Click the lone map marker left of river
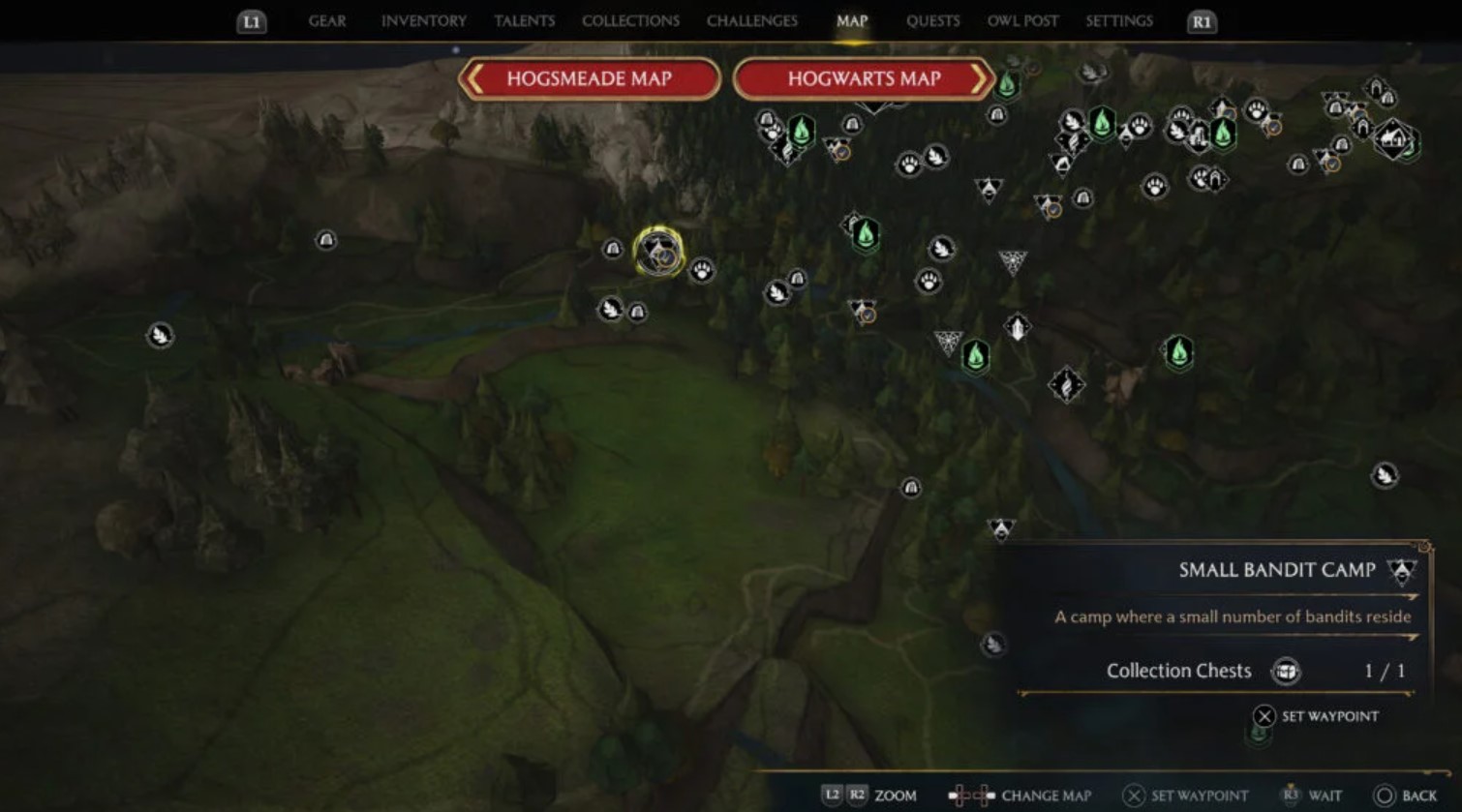The height and width of the screenshot is (812, 1462). (160, 336)
